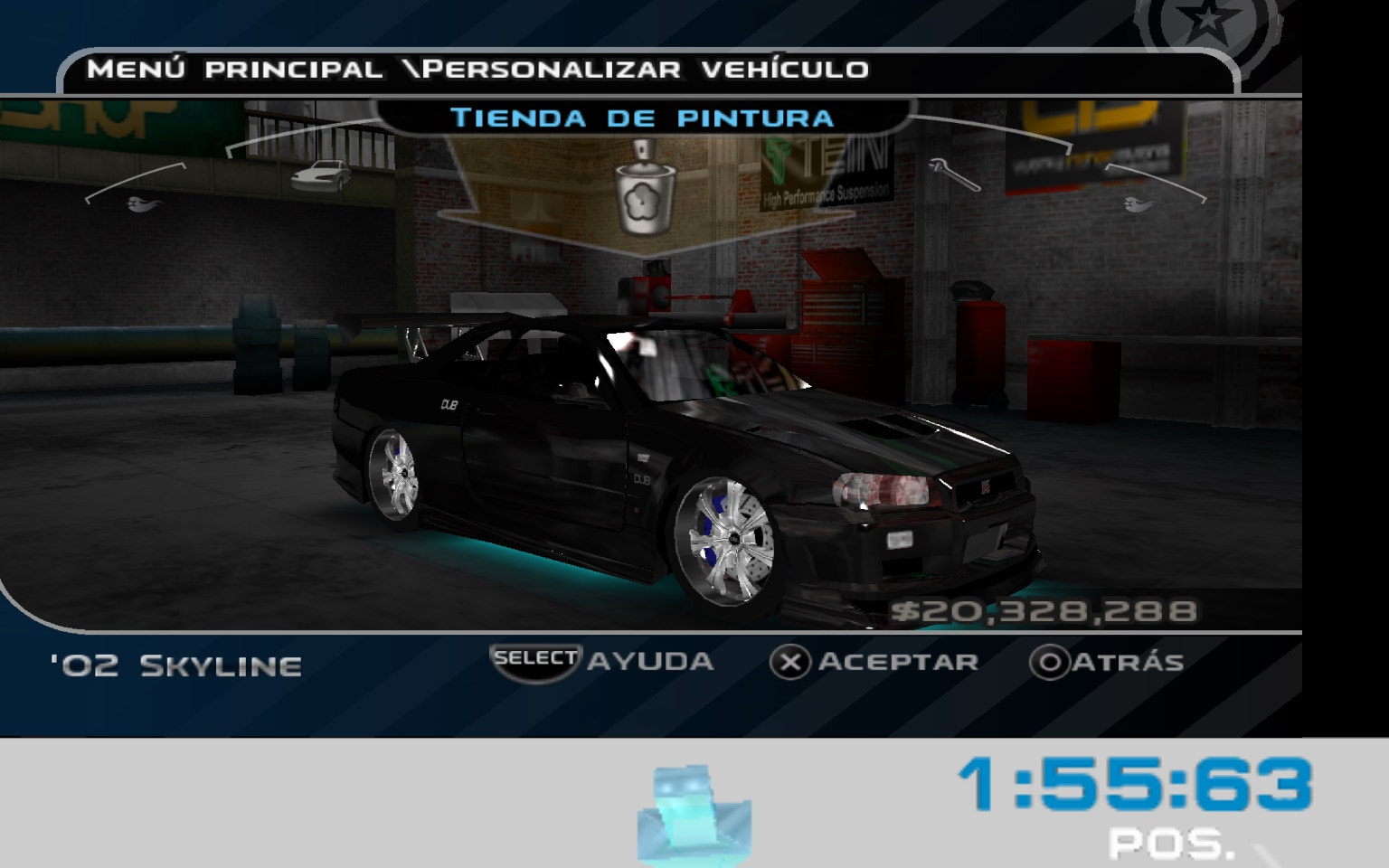Screen dimensions: 1389x868
Task: Click the flame icon on the right side
Action: coord(1139,205)
